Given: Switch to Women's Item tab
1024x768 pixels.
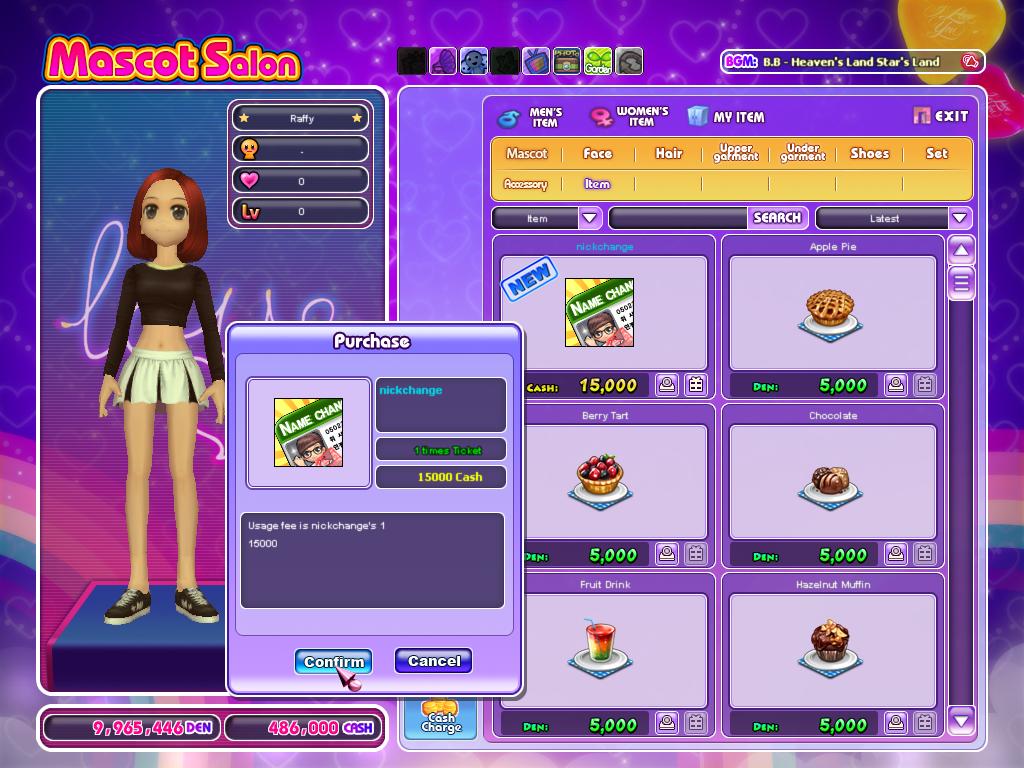Looking at the screenshot, I should (630, 117).
